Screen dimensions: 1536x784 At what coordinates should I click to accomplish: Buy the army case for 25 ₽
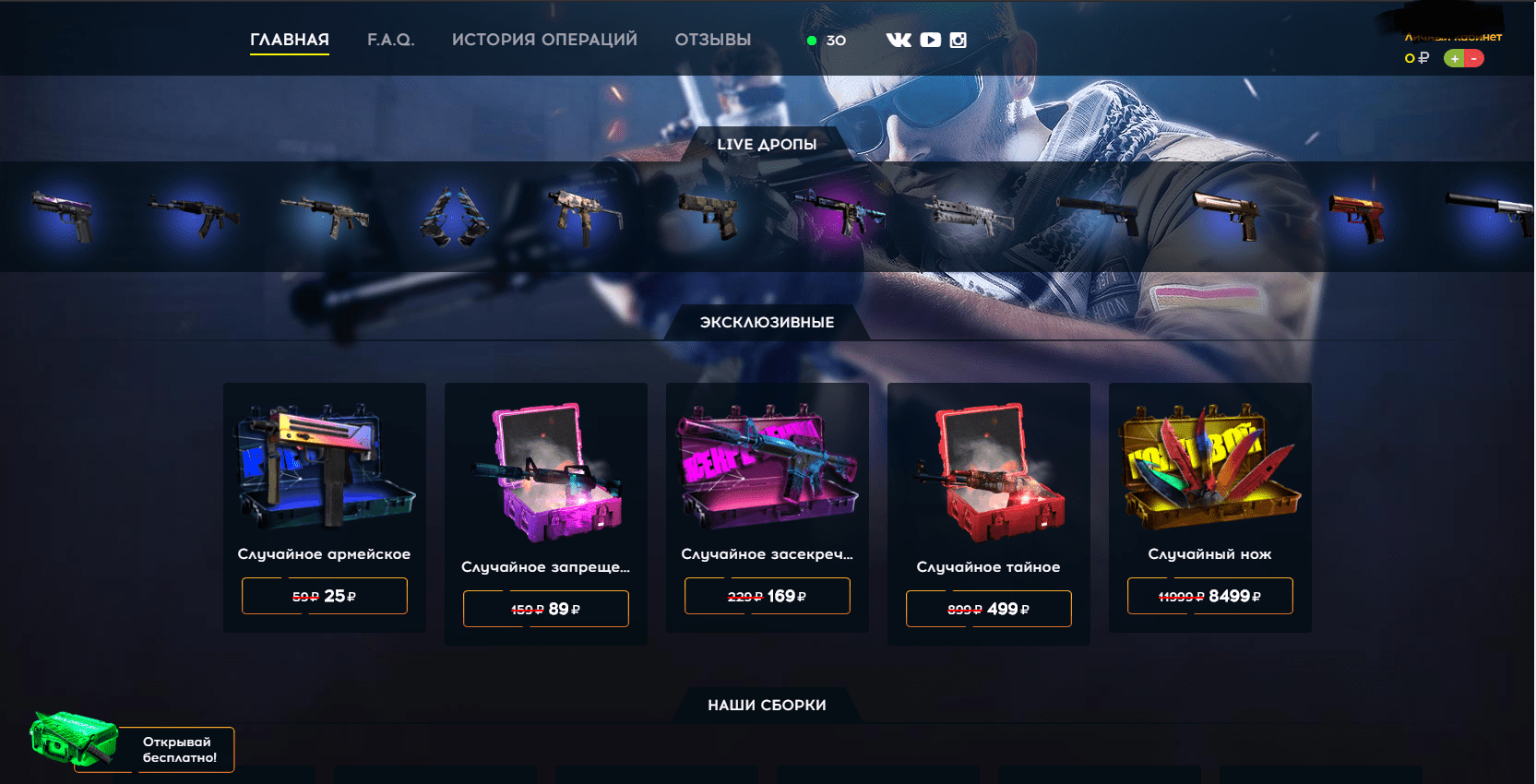[x=324, y=596]
